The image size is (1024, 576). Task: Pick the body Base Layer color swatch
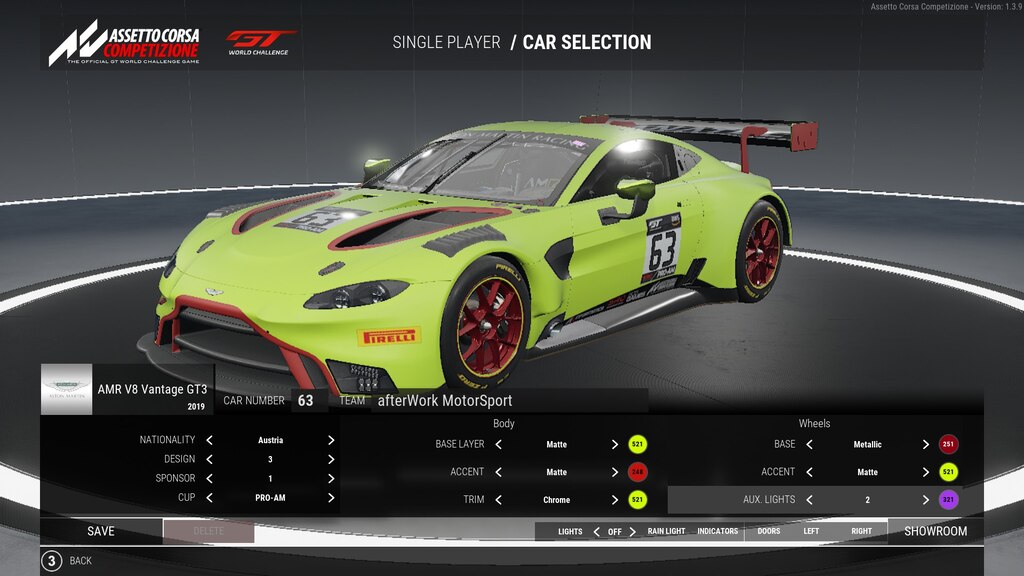click(637, 444)
